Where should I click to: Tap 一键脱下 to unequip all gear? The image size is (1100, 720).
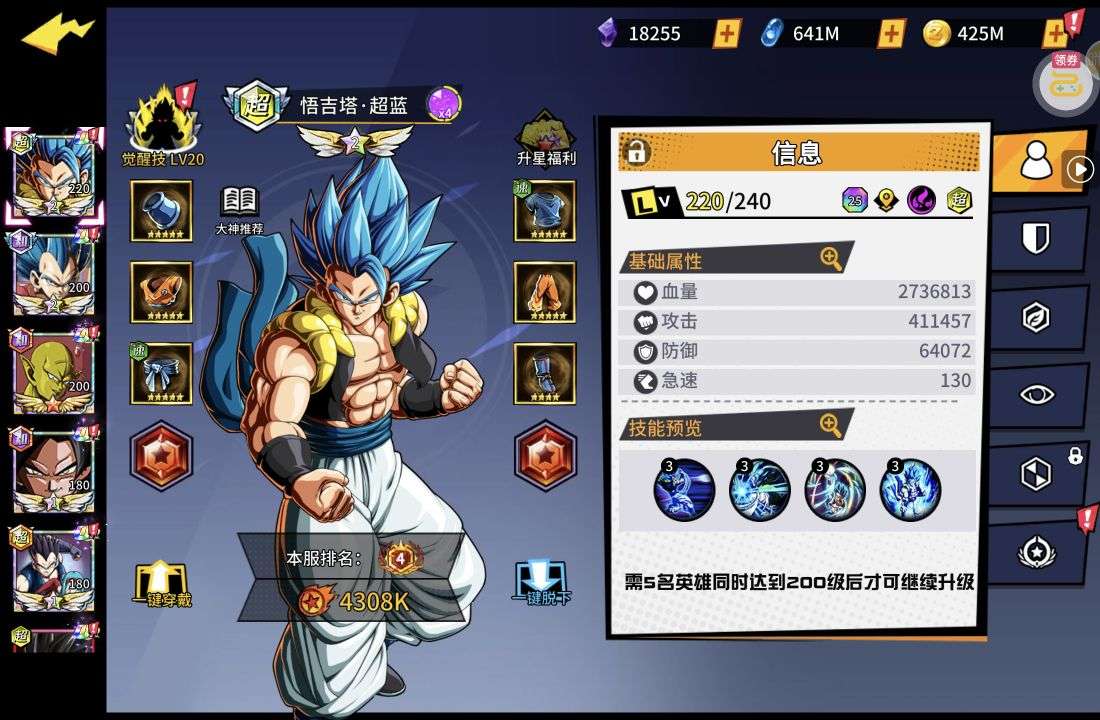pyautogui.click(x=542, y=584)
